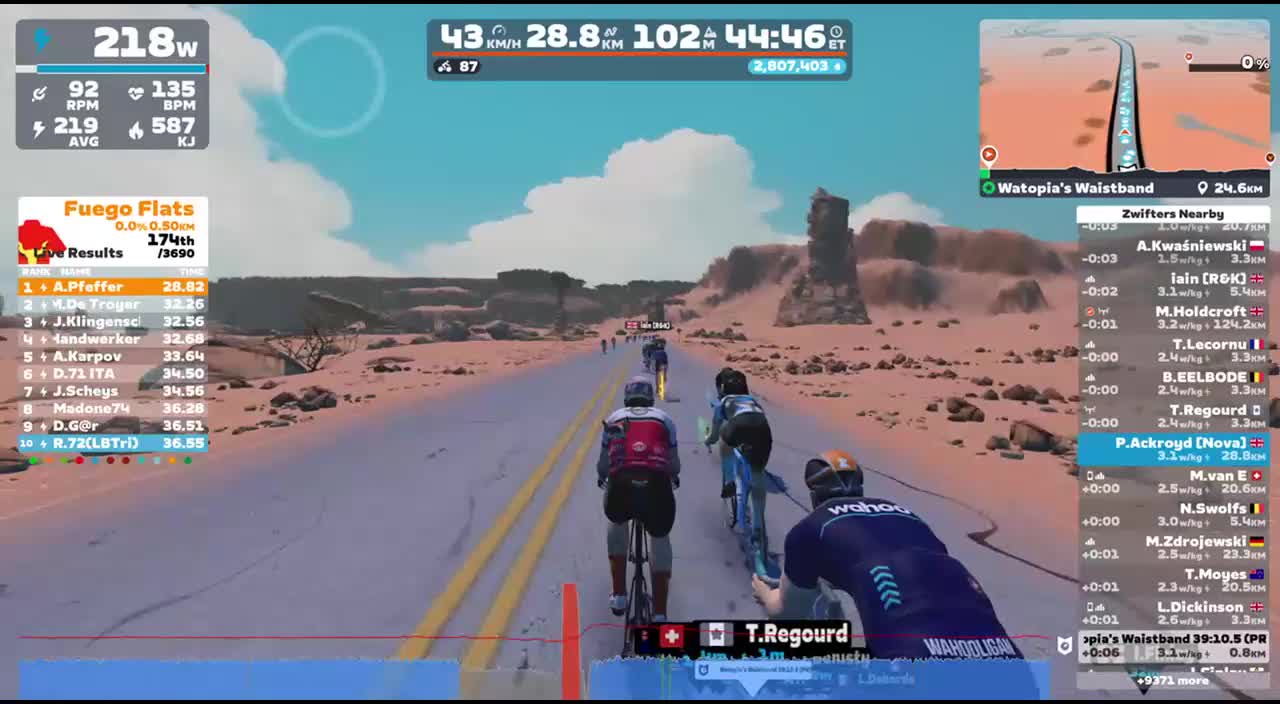Screen dimensions: 1280x704
Task: Open the route minimap
Action: pos(1124,98)
